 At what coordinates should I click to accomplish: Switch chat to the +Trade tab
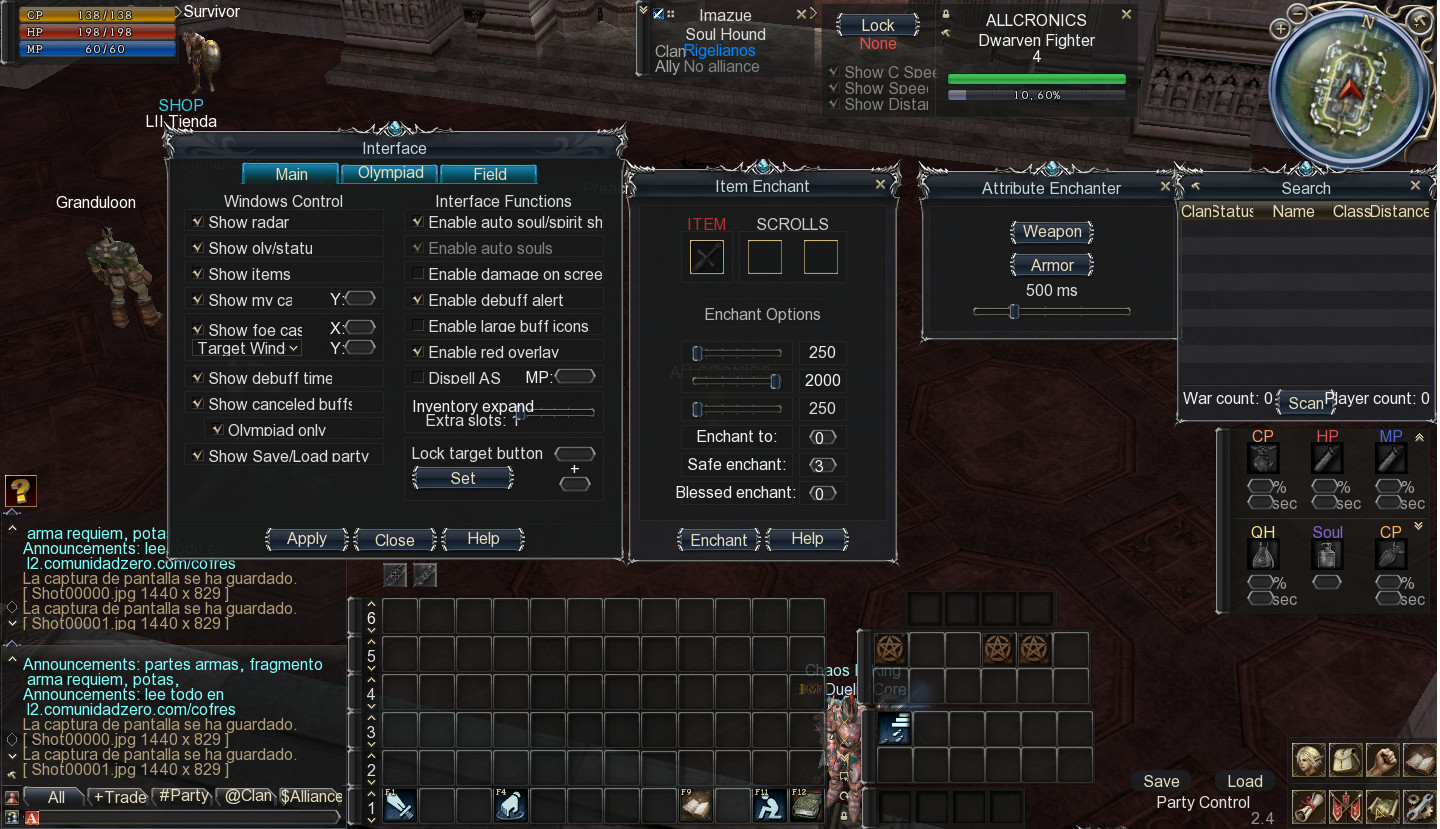(119, 797)
